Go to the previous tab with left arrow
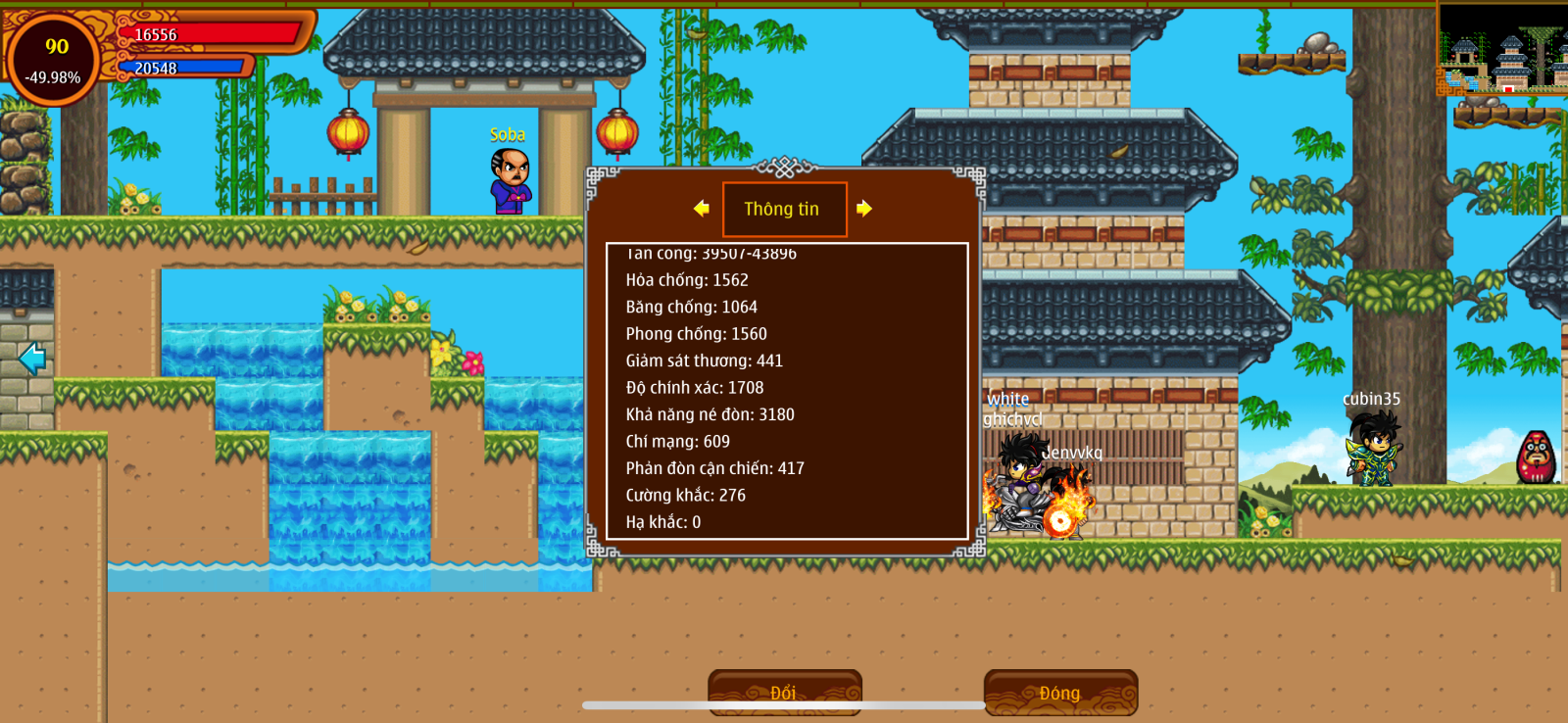1568x723 pixels. (x=701, y=209)
